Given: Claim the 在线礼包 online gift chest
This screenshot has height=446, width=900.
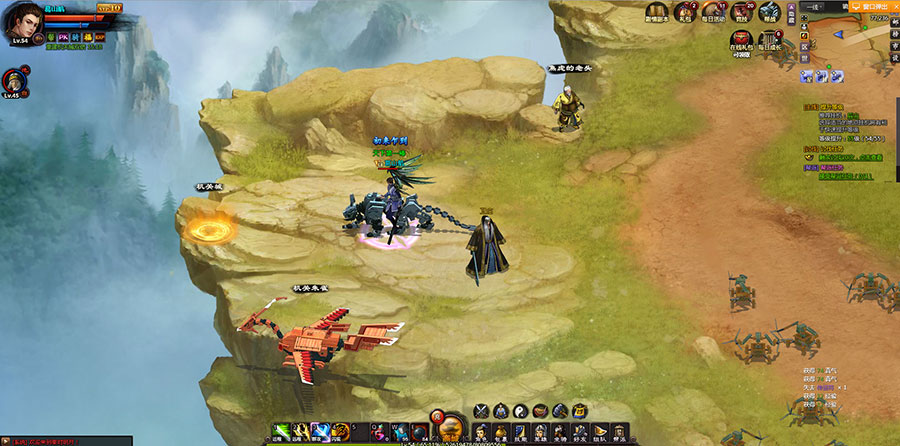Looking at the screenshot, I should pyautogui.click(x=741, y=40).
